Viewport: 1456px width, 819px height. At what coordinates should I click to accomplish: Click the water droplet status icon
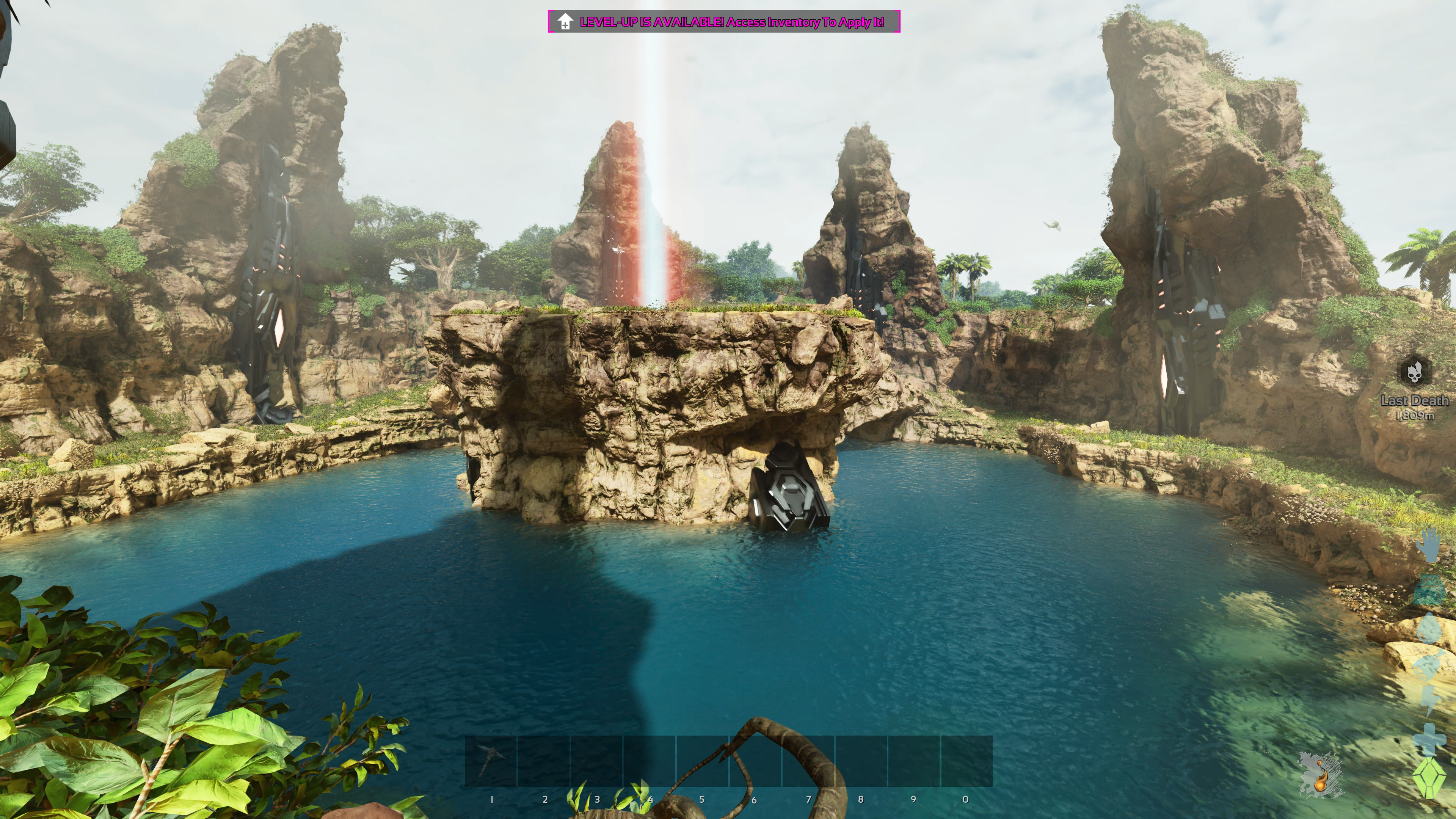[1429, 629]
